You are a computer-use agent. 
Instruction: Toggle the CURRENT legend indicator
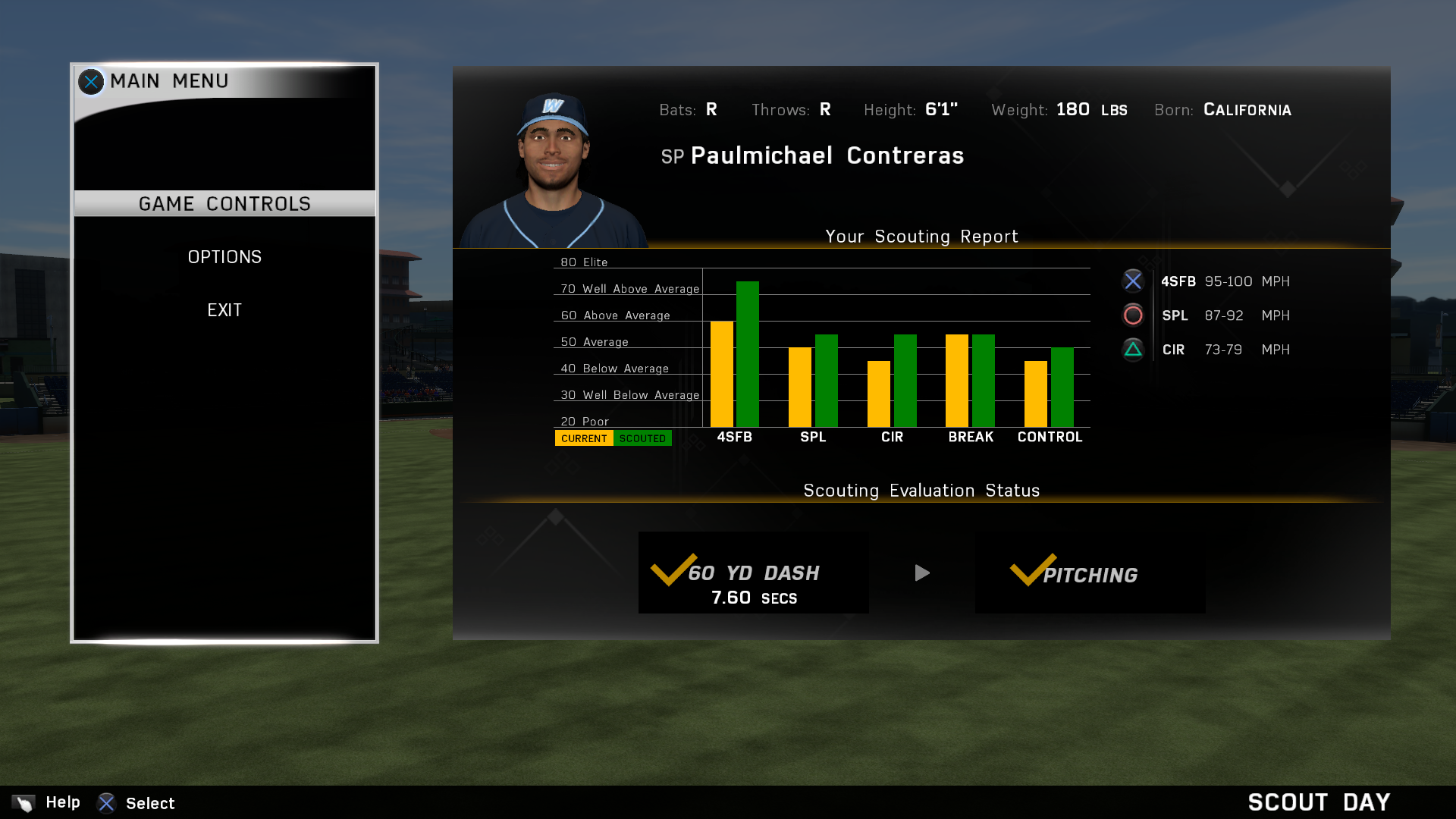point(583,438)
